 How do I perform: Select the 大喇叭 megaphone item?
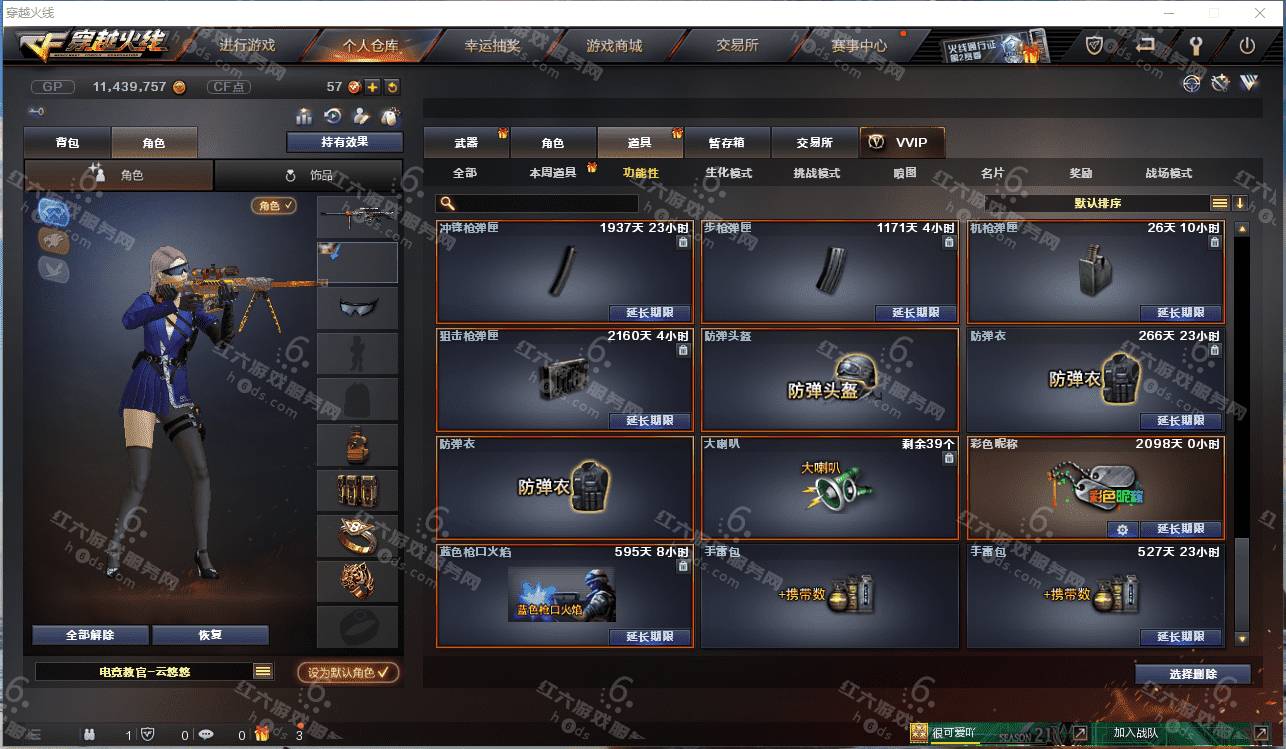(829, 487)
